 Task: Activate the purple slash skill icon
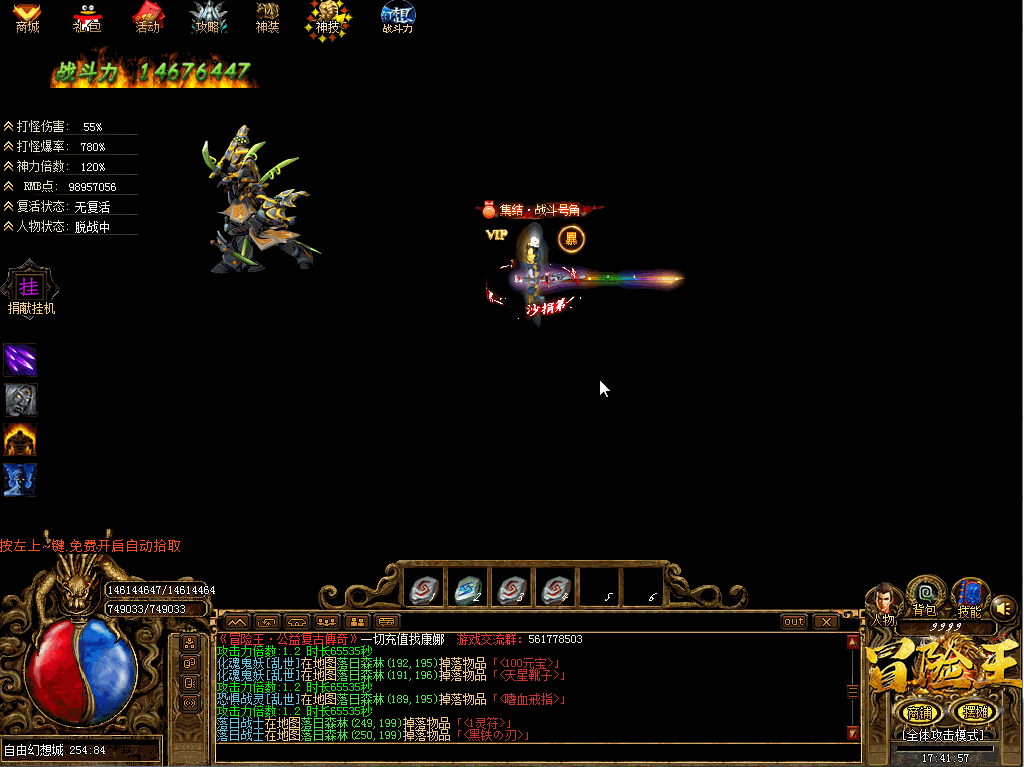coord(20,360)
